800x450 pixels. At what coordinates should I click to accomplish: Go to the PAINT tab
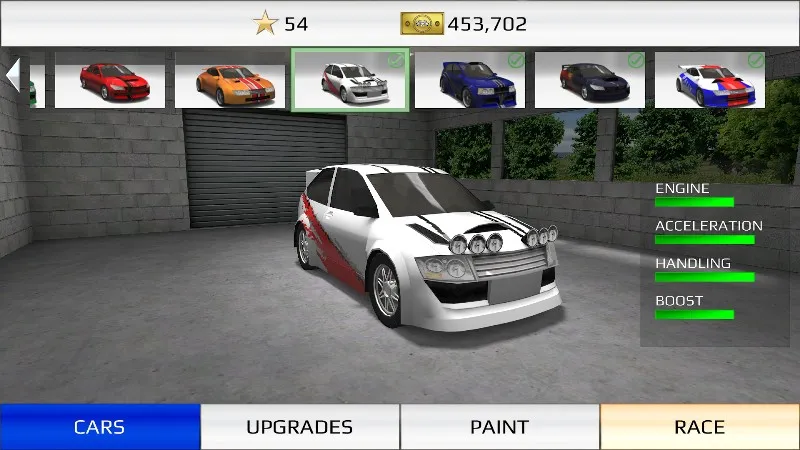pyautogui.click(x=500, y=427)
